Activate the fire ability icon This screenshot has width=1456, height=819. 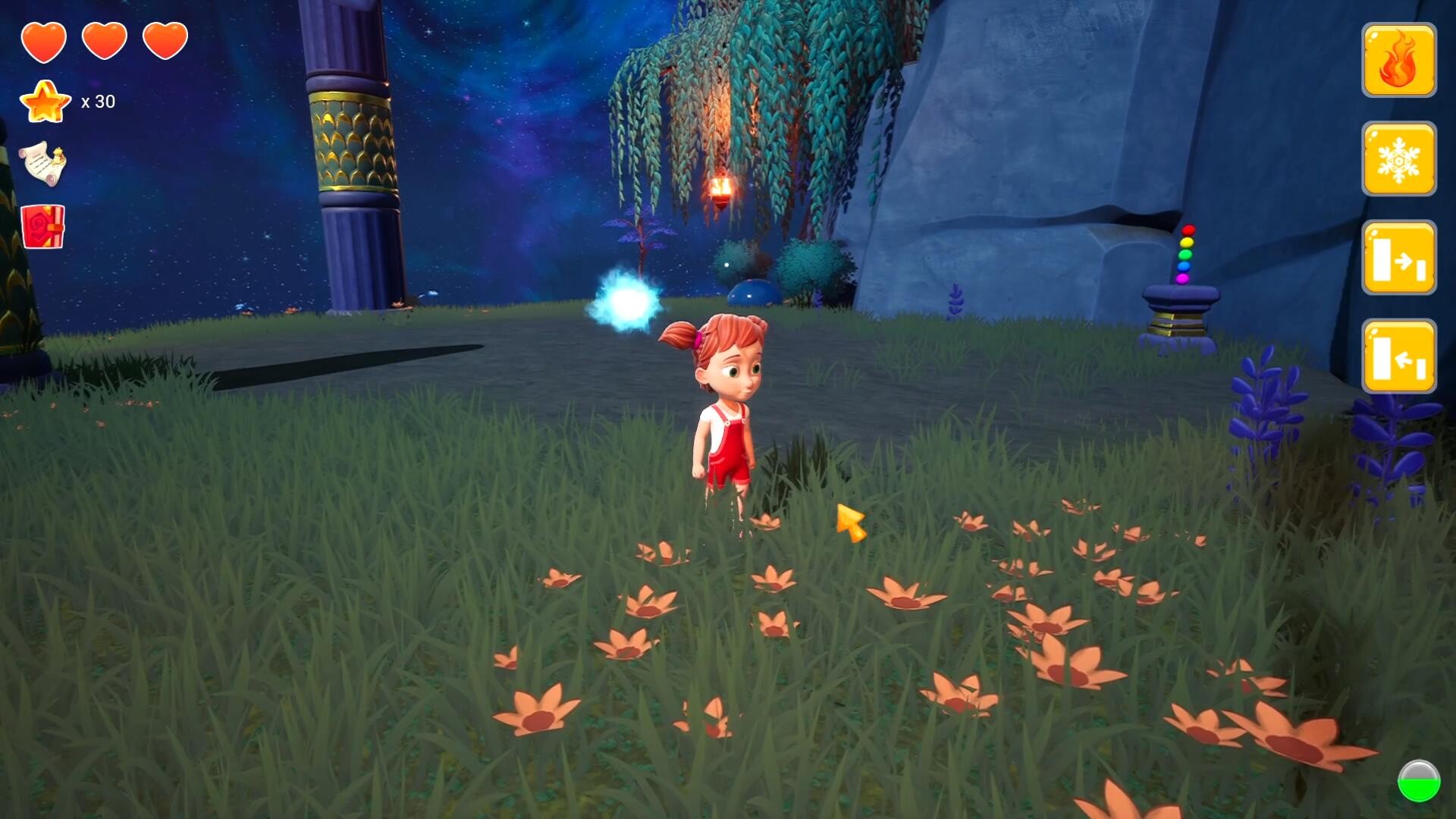pos(1399,60)
